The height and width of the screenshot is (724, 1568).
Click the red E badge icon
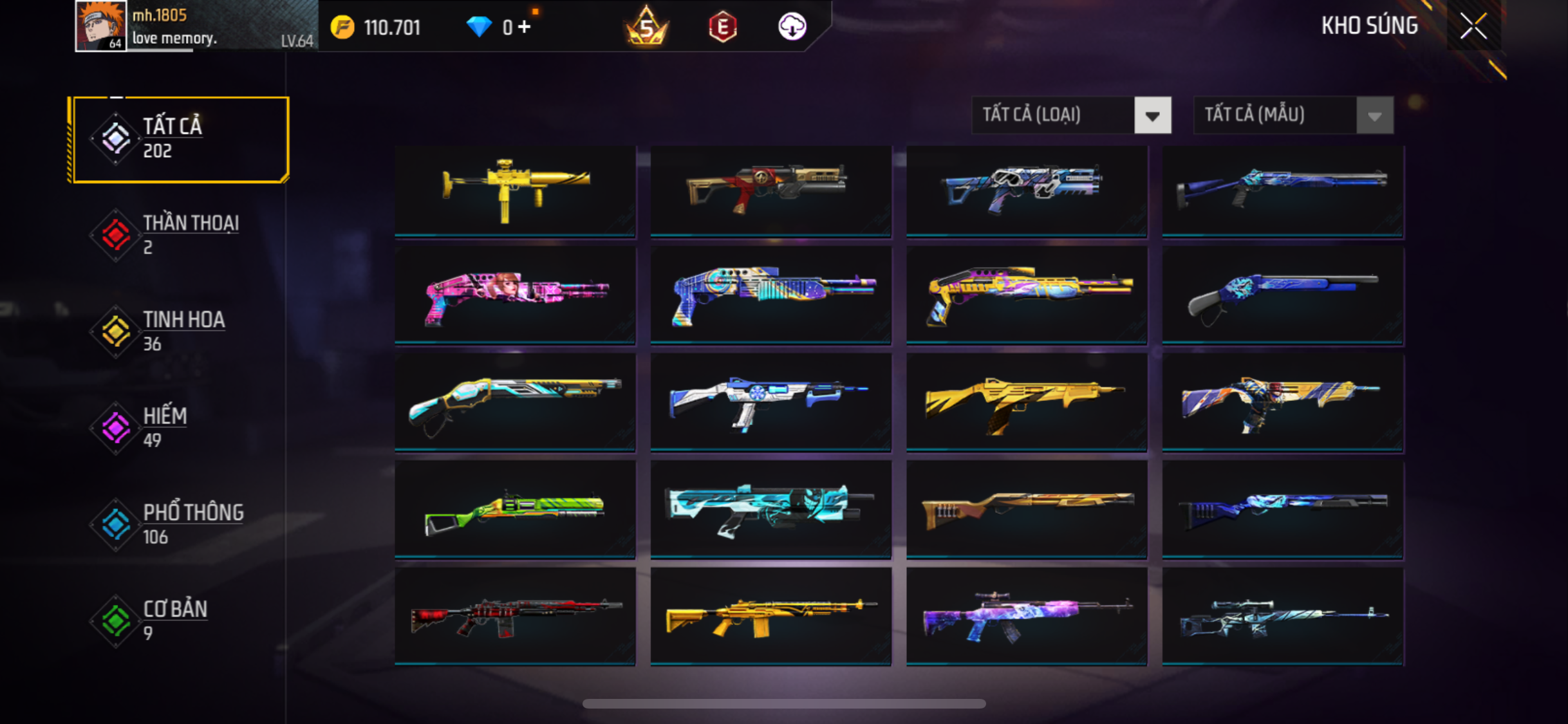[x=722, y=27]
